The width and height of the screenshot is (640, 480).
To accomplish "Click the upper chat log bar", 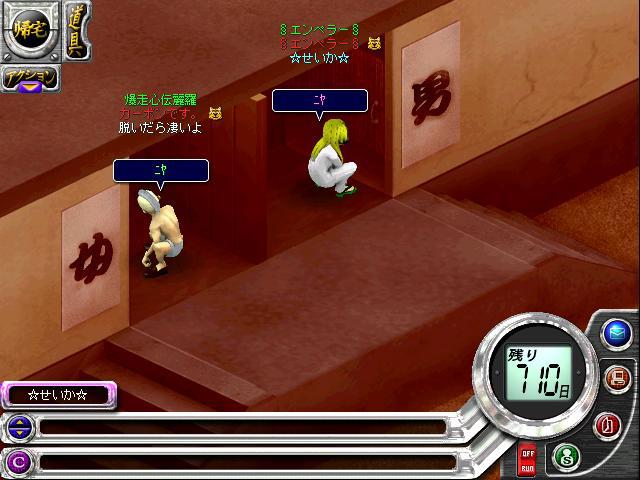I will point(240,428).
